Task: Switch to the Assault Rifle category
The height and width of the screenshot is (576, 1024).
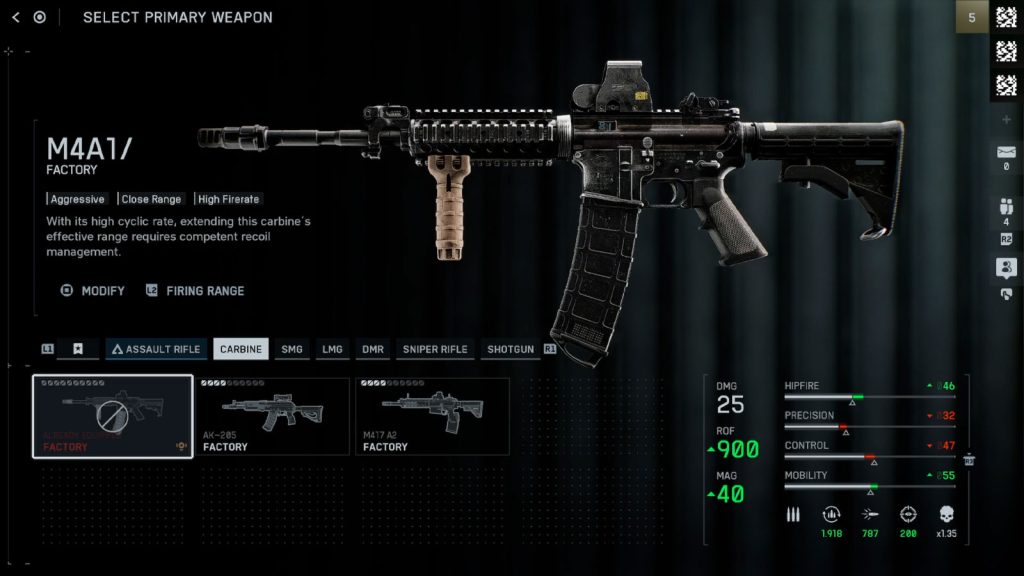Action: click(x=155, y=349)
